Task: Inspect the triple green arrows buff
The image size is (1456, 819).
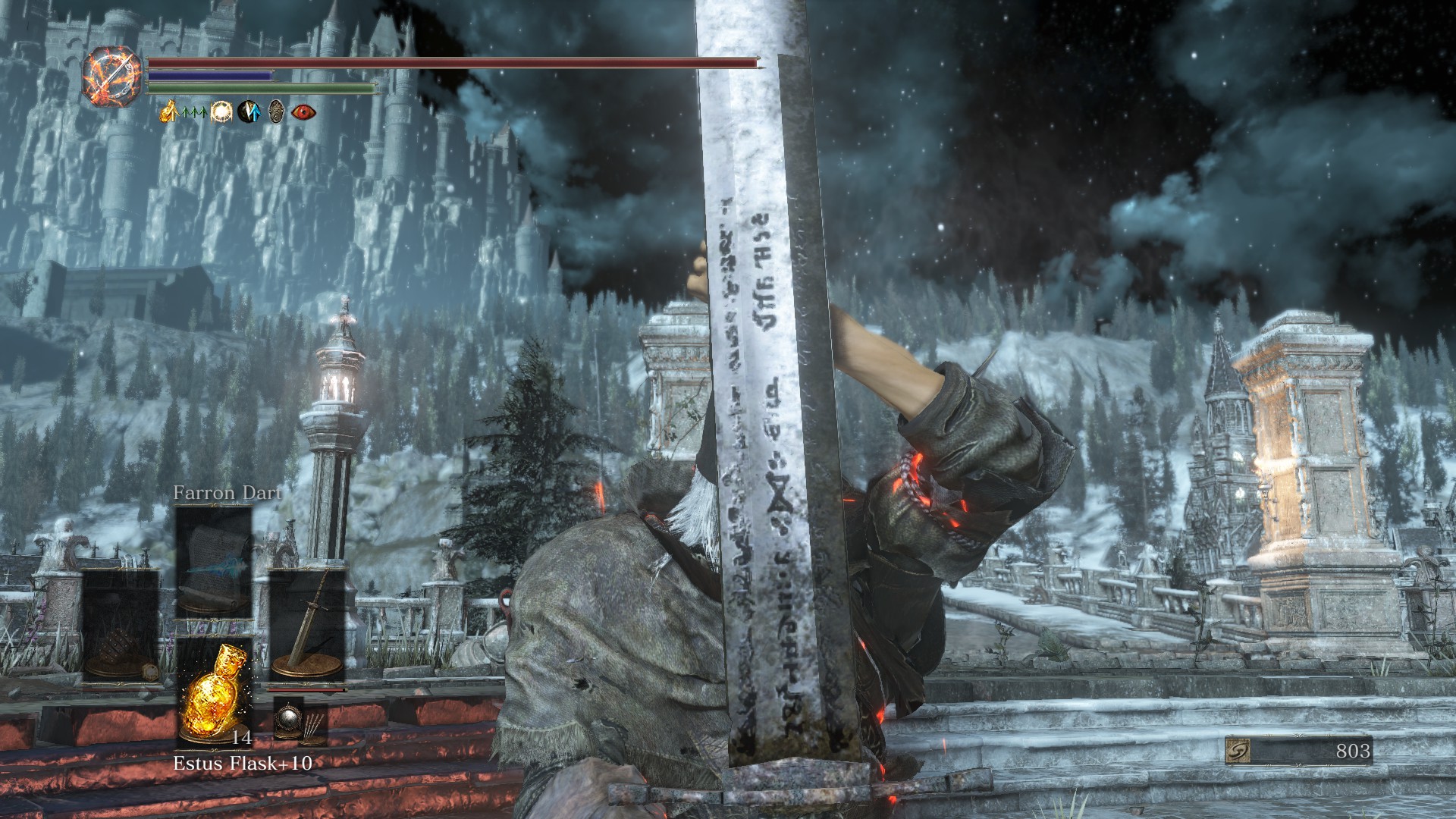Action: (195, 113)
